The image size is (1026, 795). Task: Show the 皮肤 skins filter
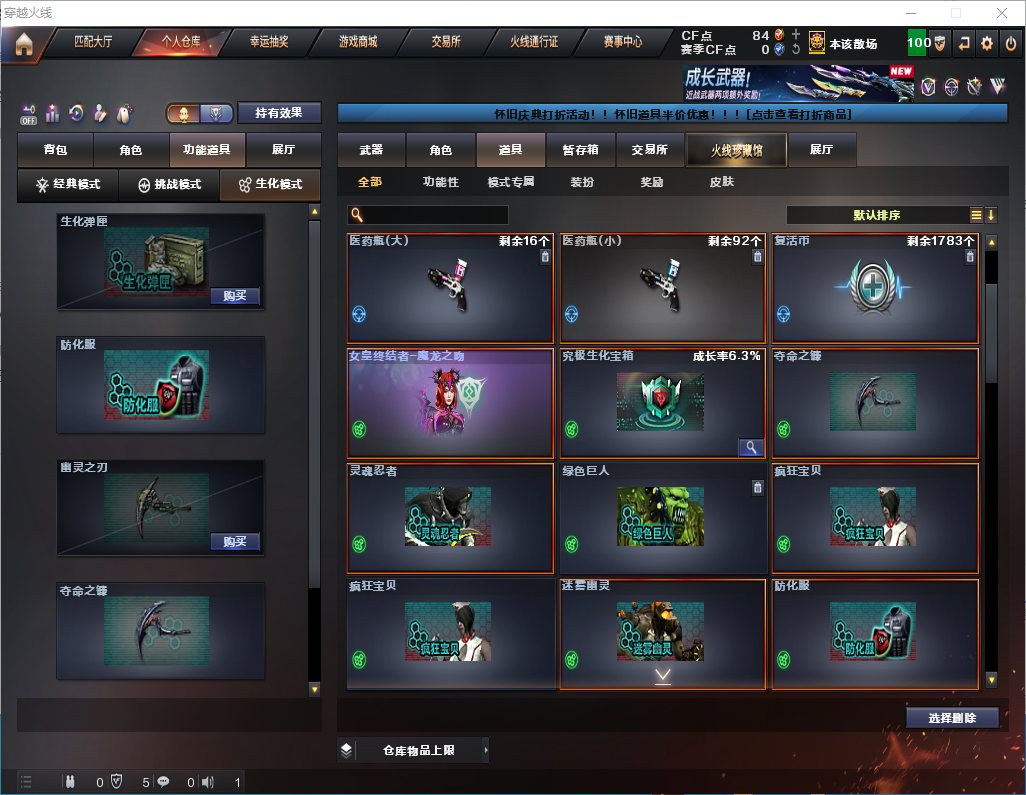coord(721,182)
